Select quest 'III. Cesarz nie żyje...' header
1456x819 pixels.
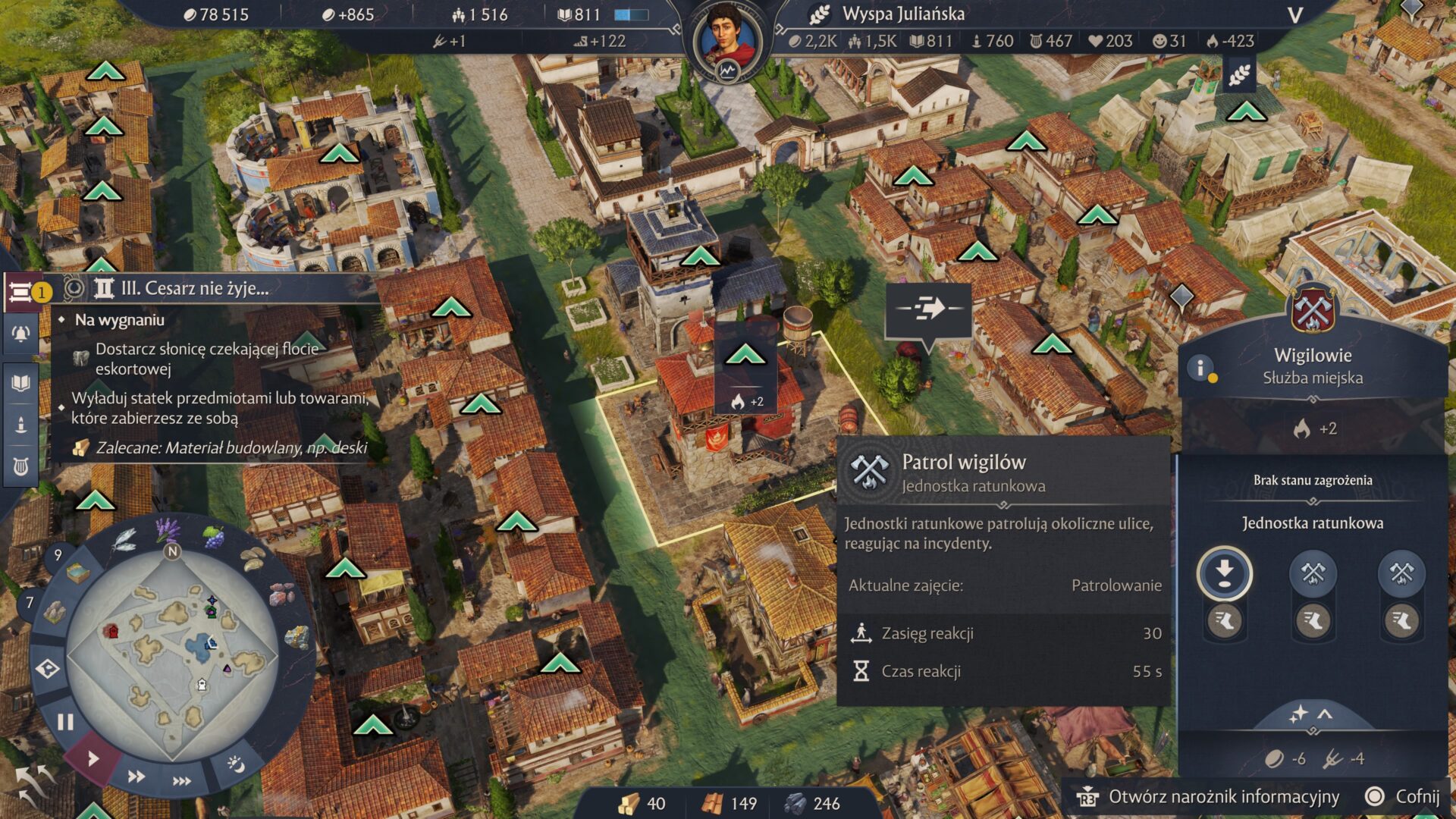tap(195, 288)
